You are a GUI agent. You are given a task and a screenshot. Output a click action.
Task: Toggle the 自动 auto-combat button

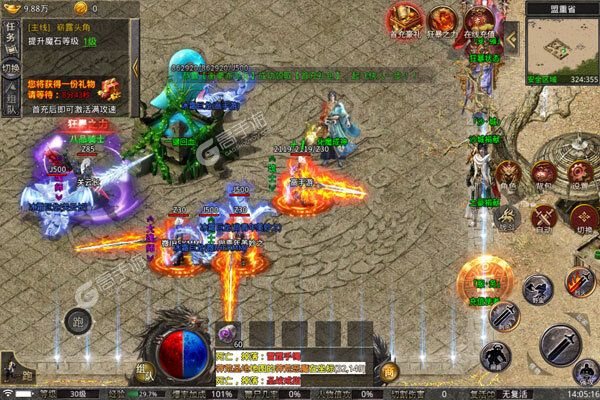pyautogui.click(x=541, y=213)
